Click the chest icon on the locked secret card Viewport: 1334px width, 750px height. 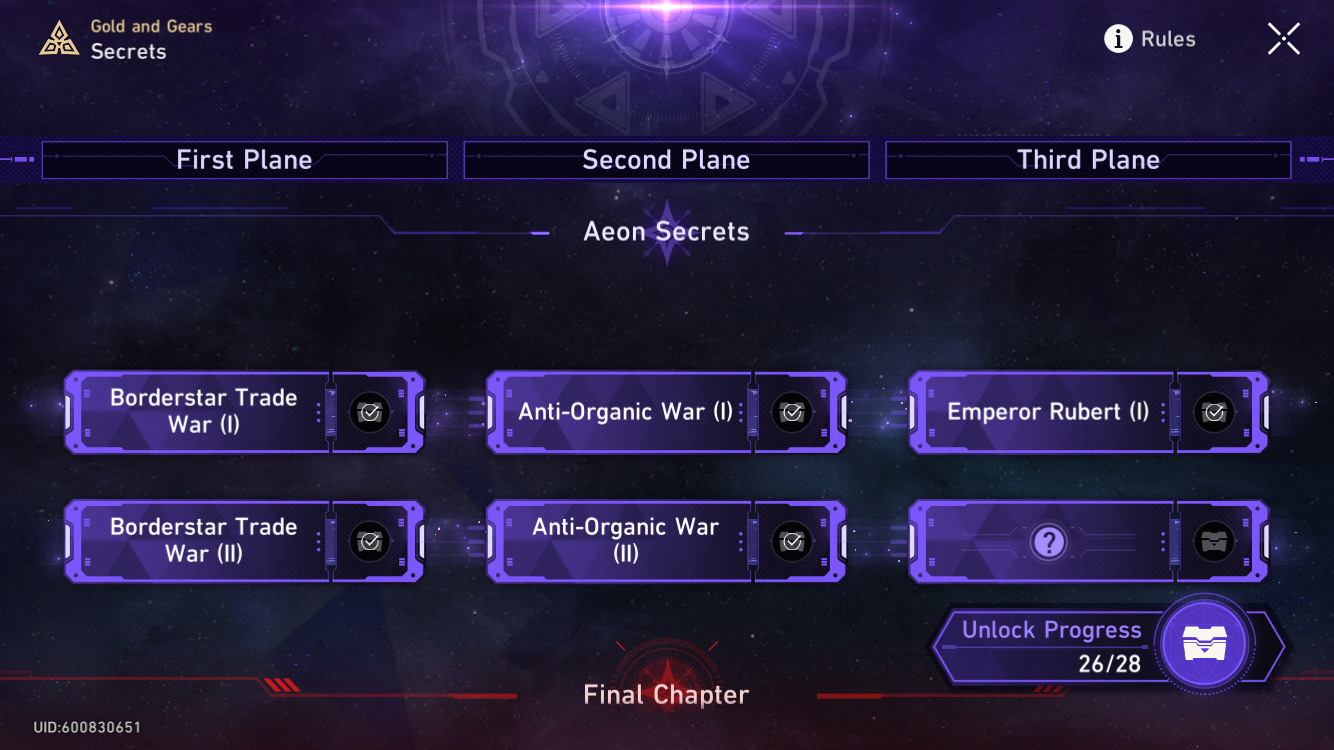tap(1215, 541)
